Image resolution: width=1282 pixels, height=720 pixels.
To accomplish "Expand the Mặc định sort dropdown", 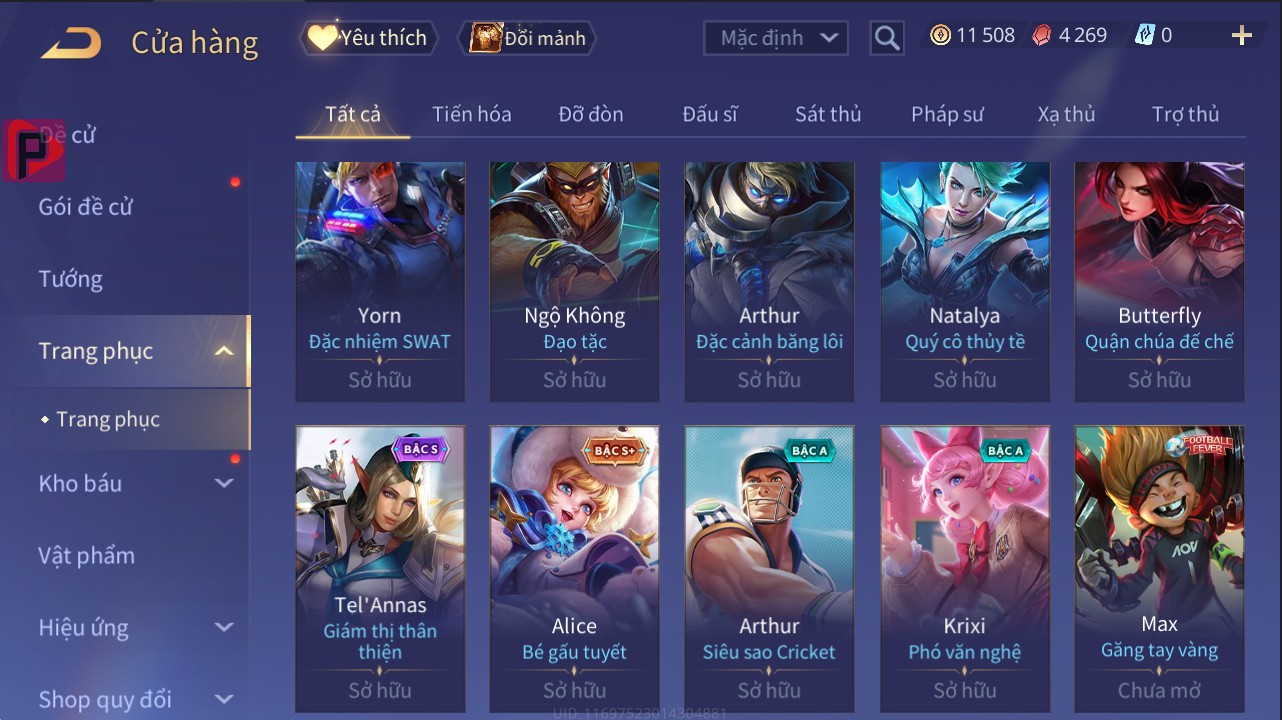I will (776, 38).
